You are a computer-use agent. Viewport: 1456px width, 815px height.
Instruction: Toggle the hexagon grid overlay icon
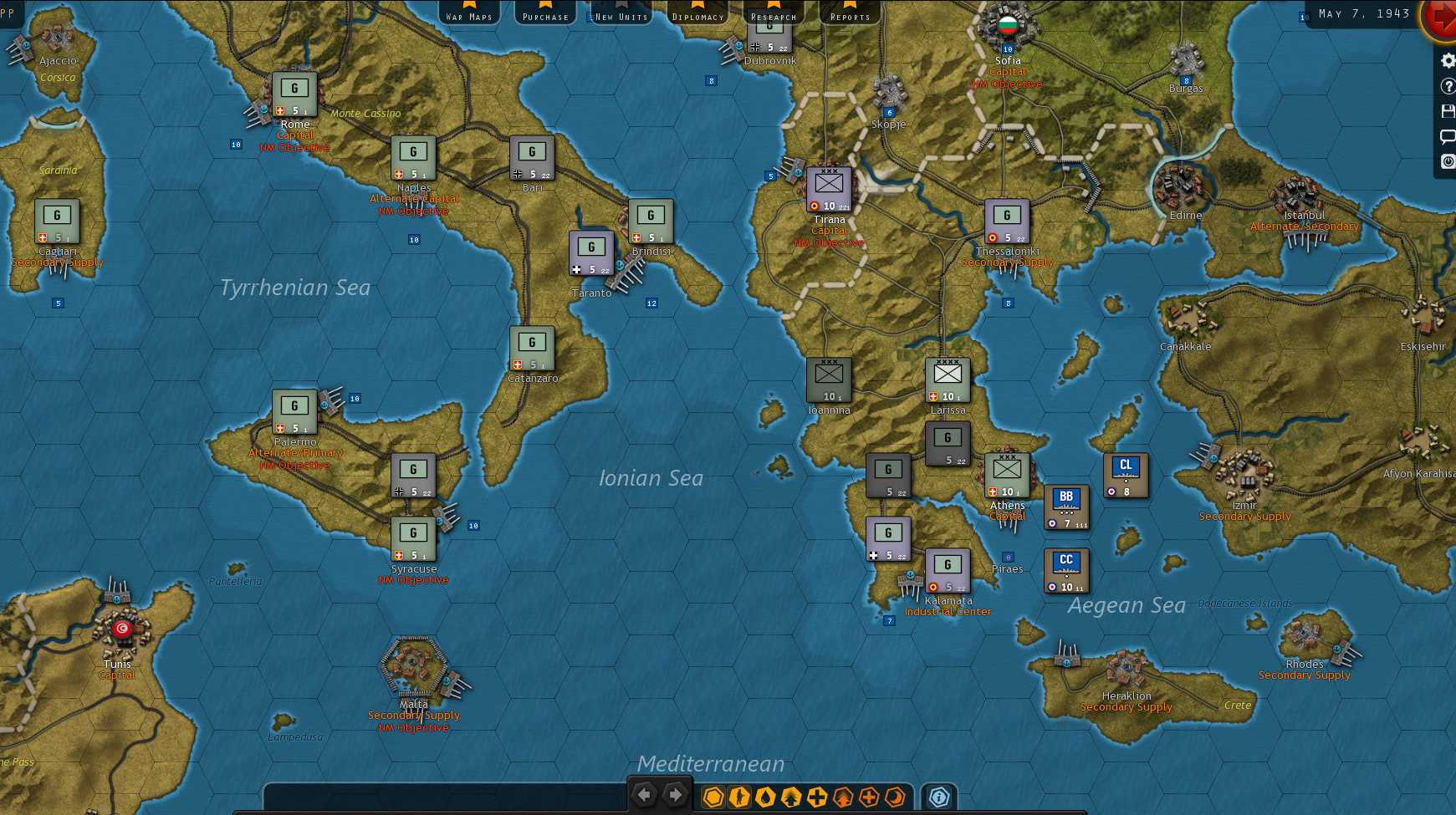coord(713,797)
